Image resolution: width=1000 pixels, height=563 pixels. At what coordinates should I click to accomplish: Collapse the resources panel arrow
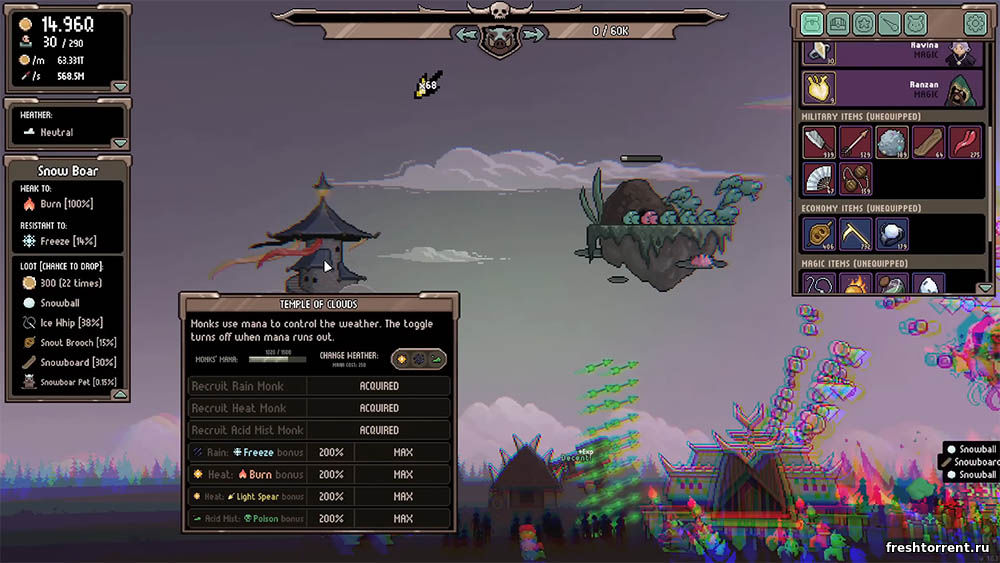(120, 86)
